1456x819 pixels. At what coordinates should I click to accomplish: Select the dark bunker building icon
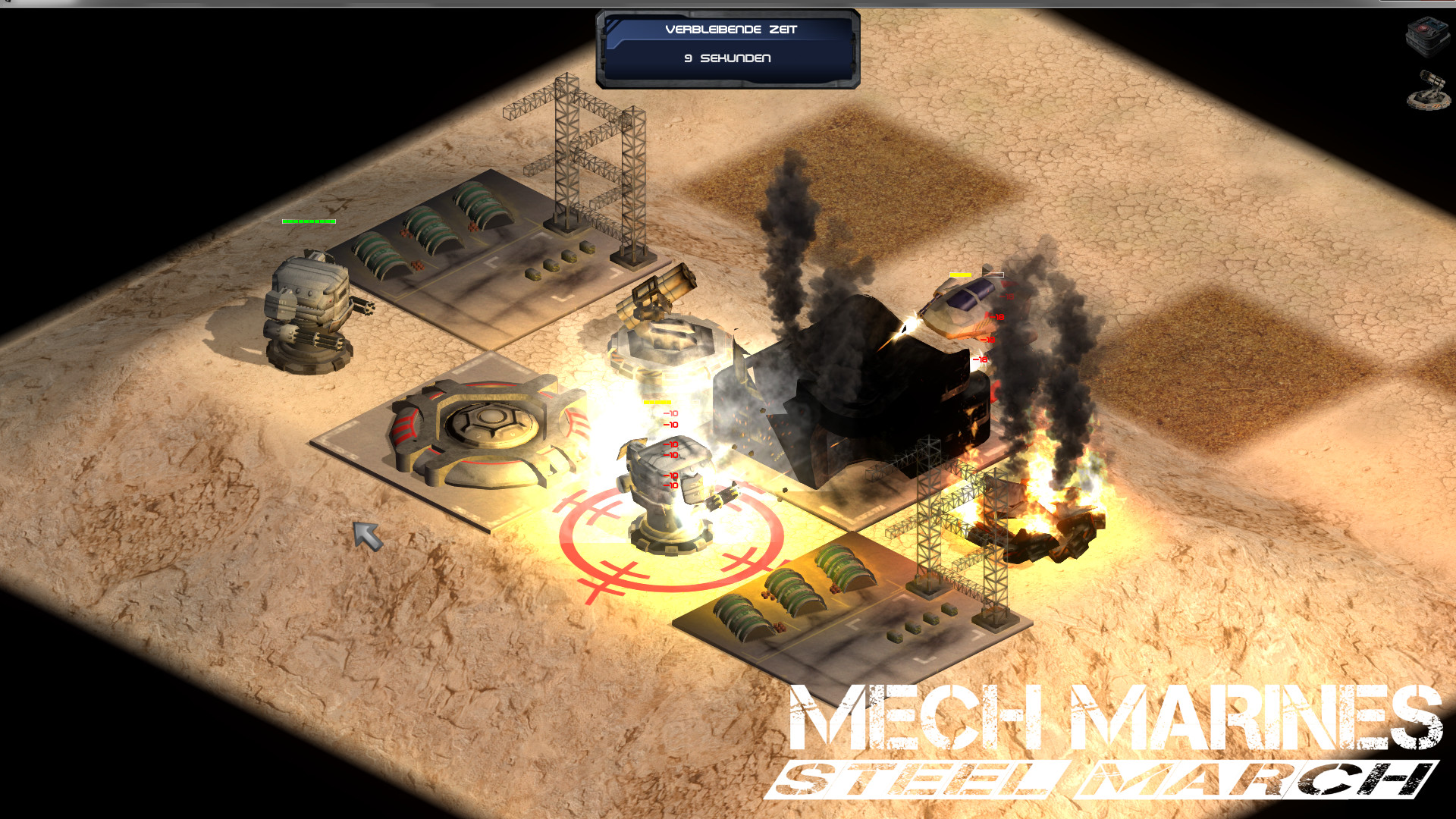point(1428,36)
